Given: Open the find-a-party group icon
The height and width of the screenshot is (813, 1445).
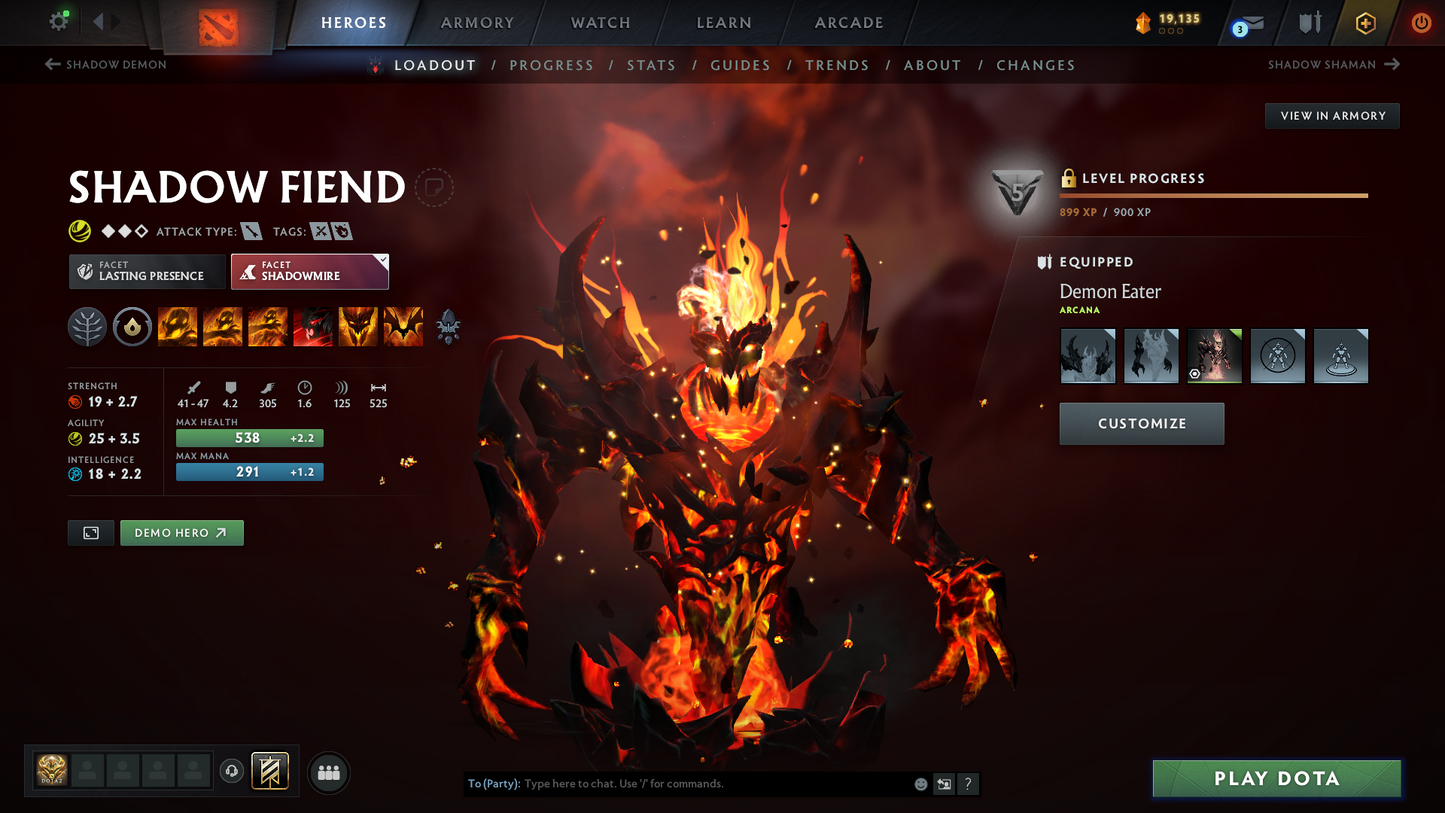Looking at the screenshot, I should coord(328,771).
